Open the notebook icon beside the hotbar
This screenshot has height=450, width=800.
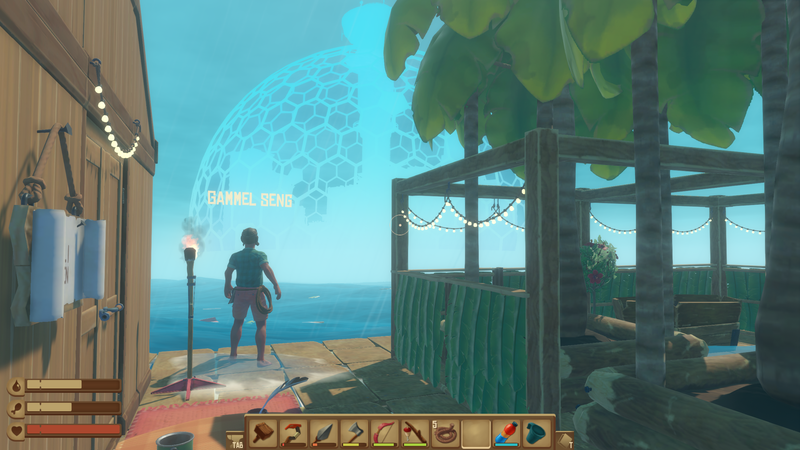click(565, 439)
